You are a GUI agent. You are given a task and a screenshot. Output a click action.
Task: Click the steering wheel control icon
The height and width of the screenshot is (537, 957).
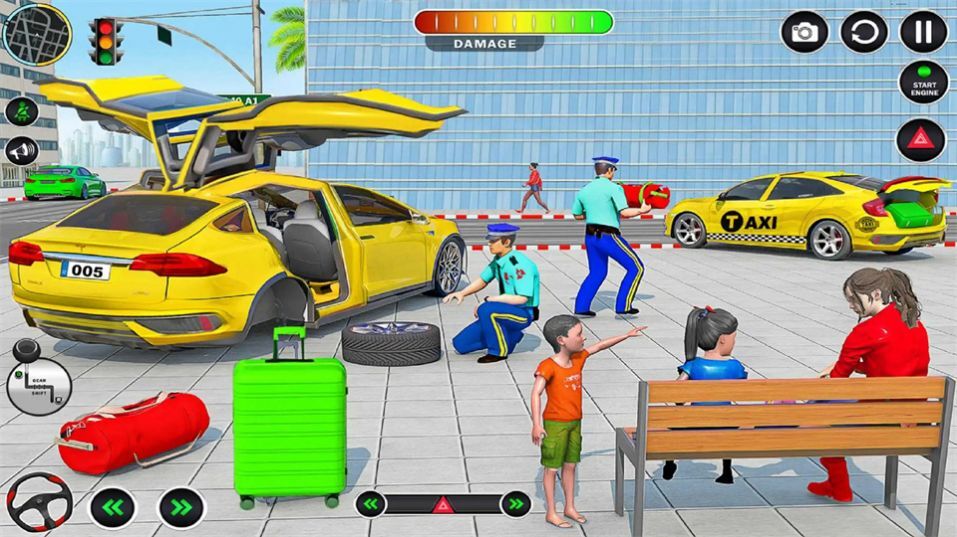coord(38,502)
